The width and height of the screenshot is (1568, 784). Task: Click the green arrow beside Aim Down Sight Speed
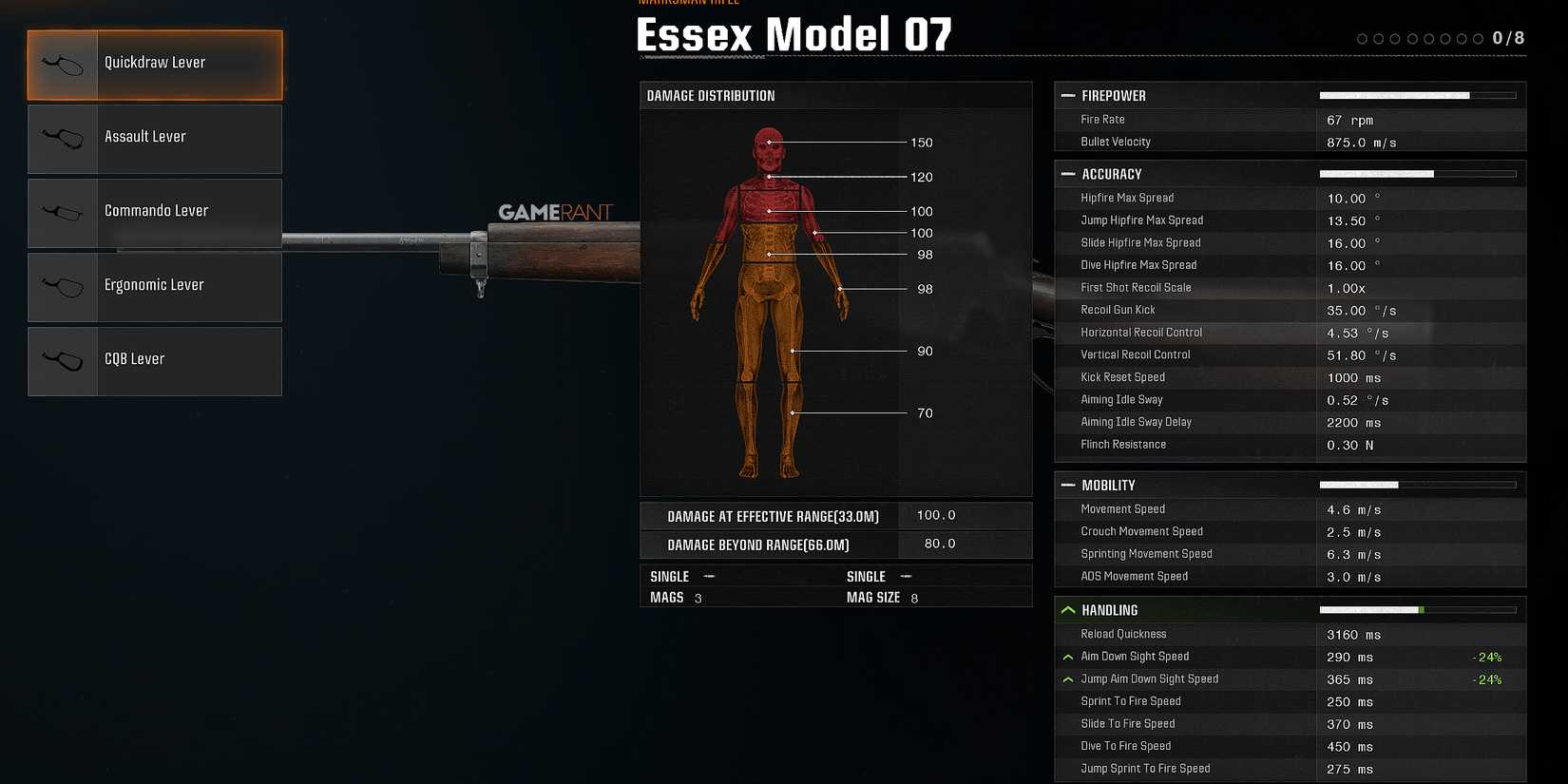1067,656
